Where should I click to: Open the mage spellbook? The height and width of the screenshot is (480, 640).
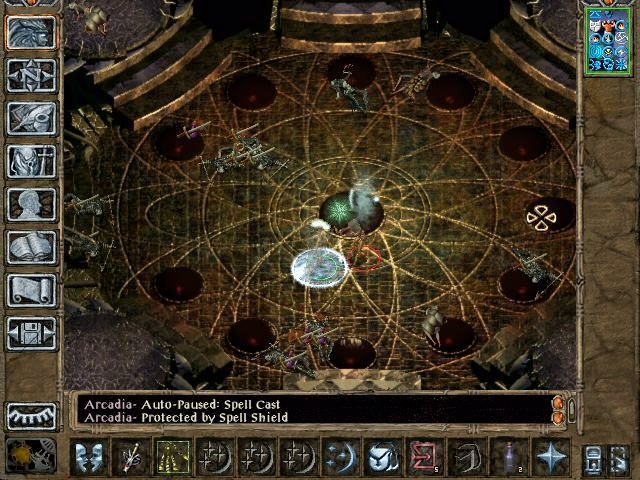31,247
